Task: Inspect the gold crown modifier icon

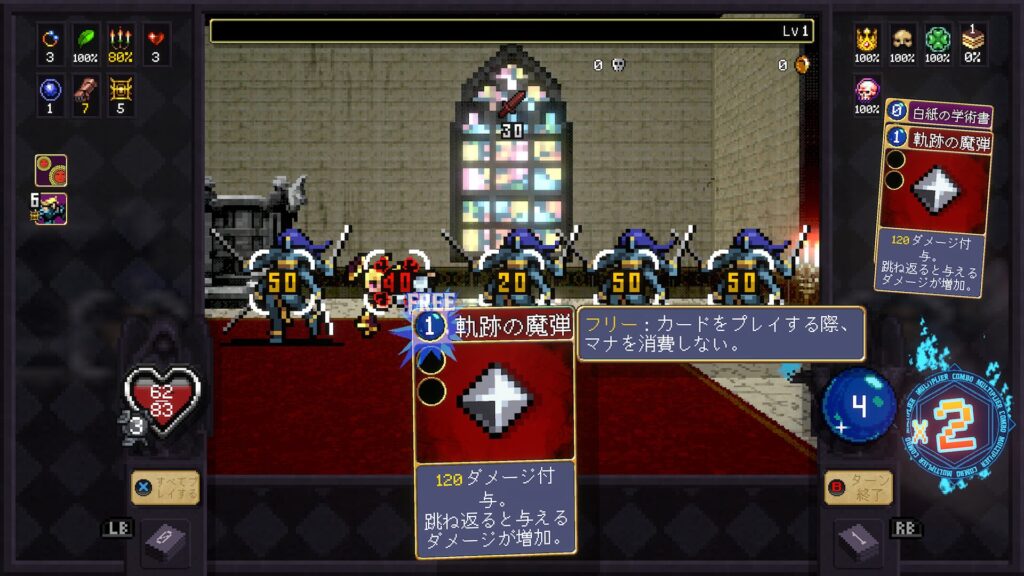Action: click(x=867, y=42)
